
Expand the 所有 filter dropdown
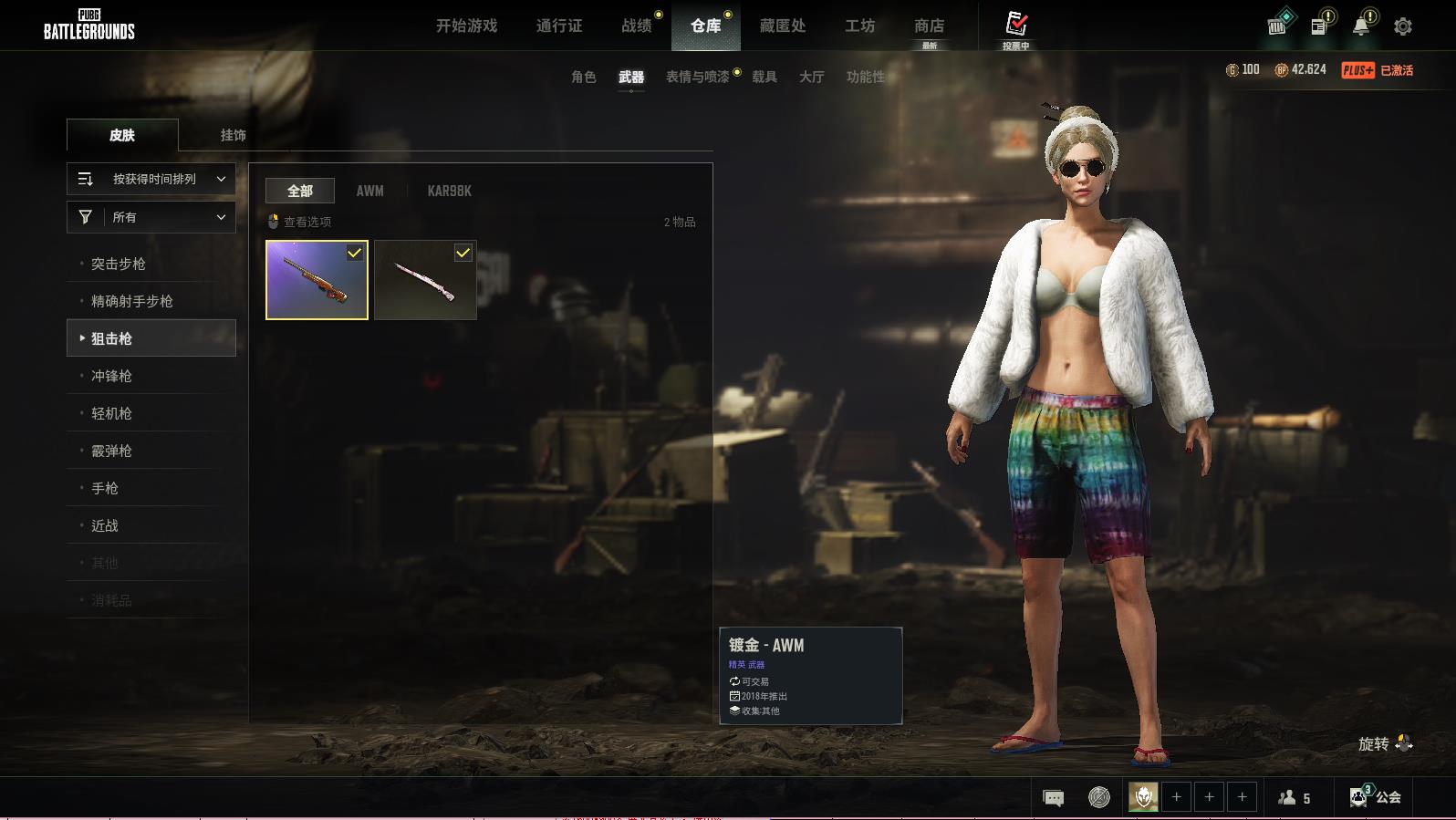click(x=151, y=217)
